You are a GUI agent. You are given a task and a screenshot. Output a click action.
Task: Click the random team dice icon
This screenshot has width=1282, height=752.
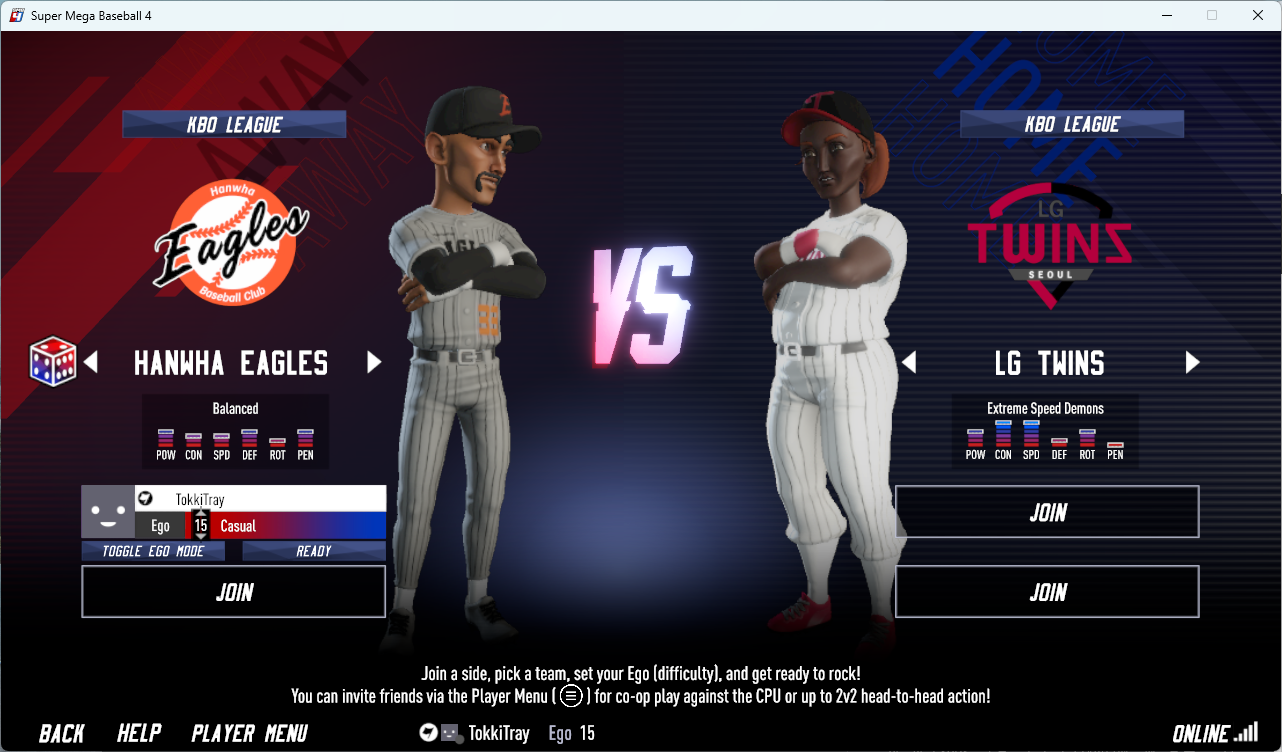53,361
